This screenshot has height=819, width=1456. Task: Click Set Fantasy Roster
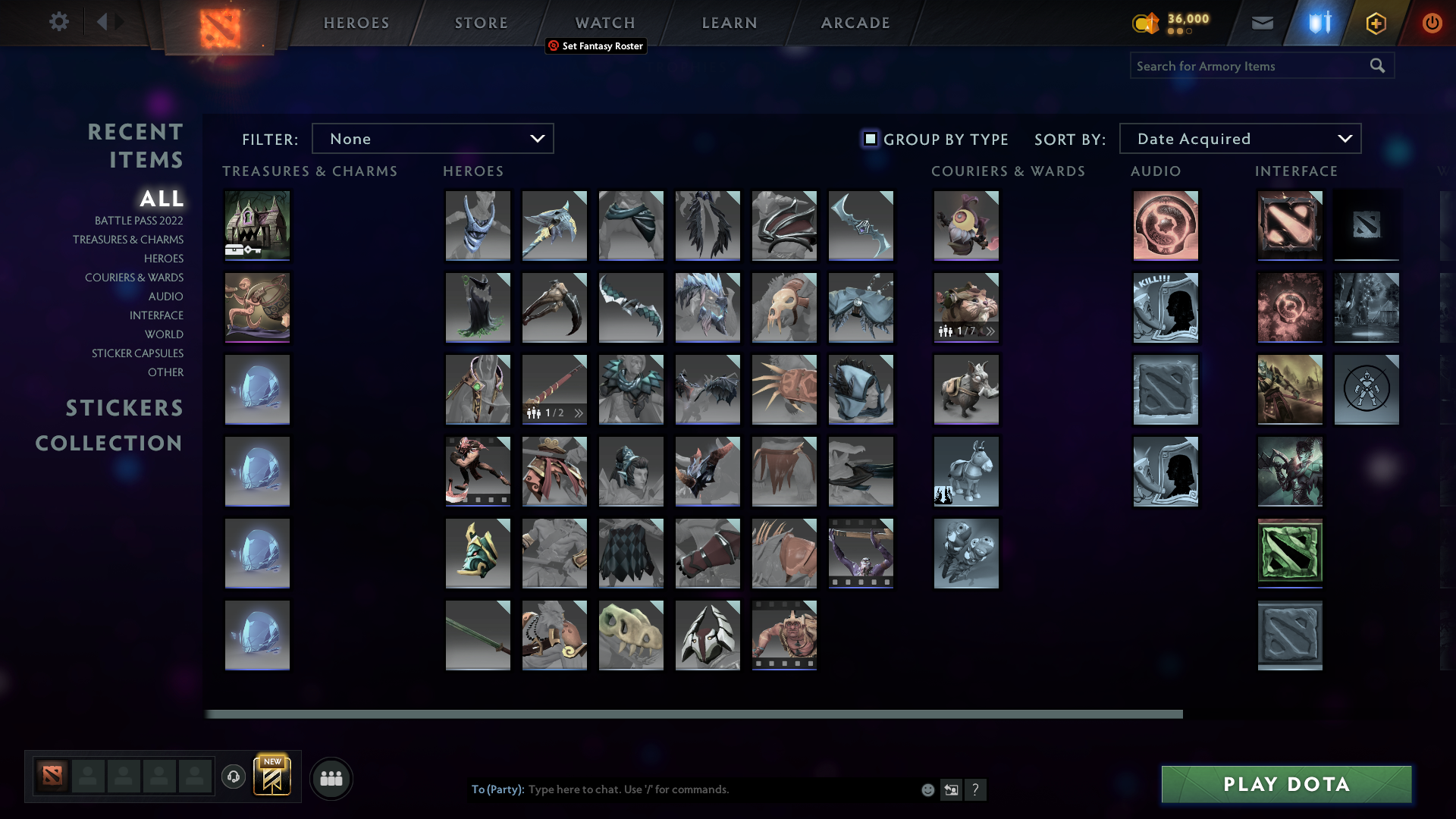pyautogui.click(x=596, y=46)
